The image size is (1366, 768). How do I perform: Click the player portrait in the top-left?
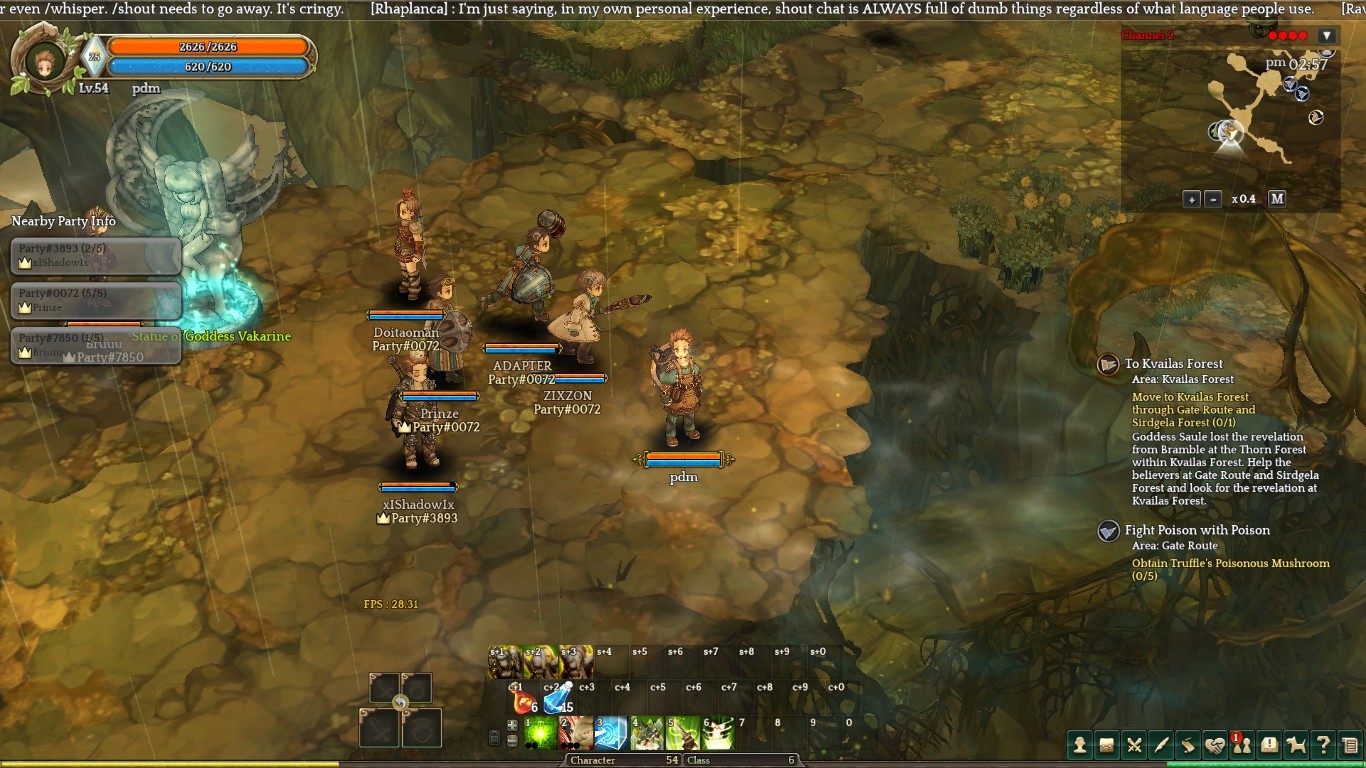point(42,60)
